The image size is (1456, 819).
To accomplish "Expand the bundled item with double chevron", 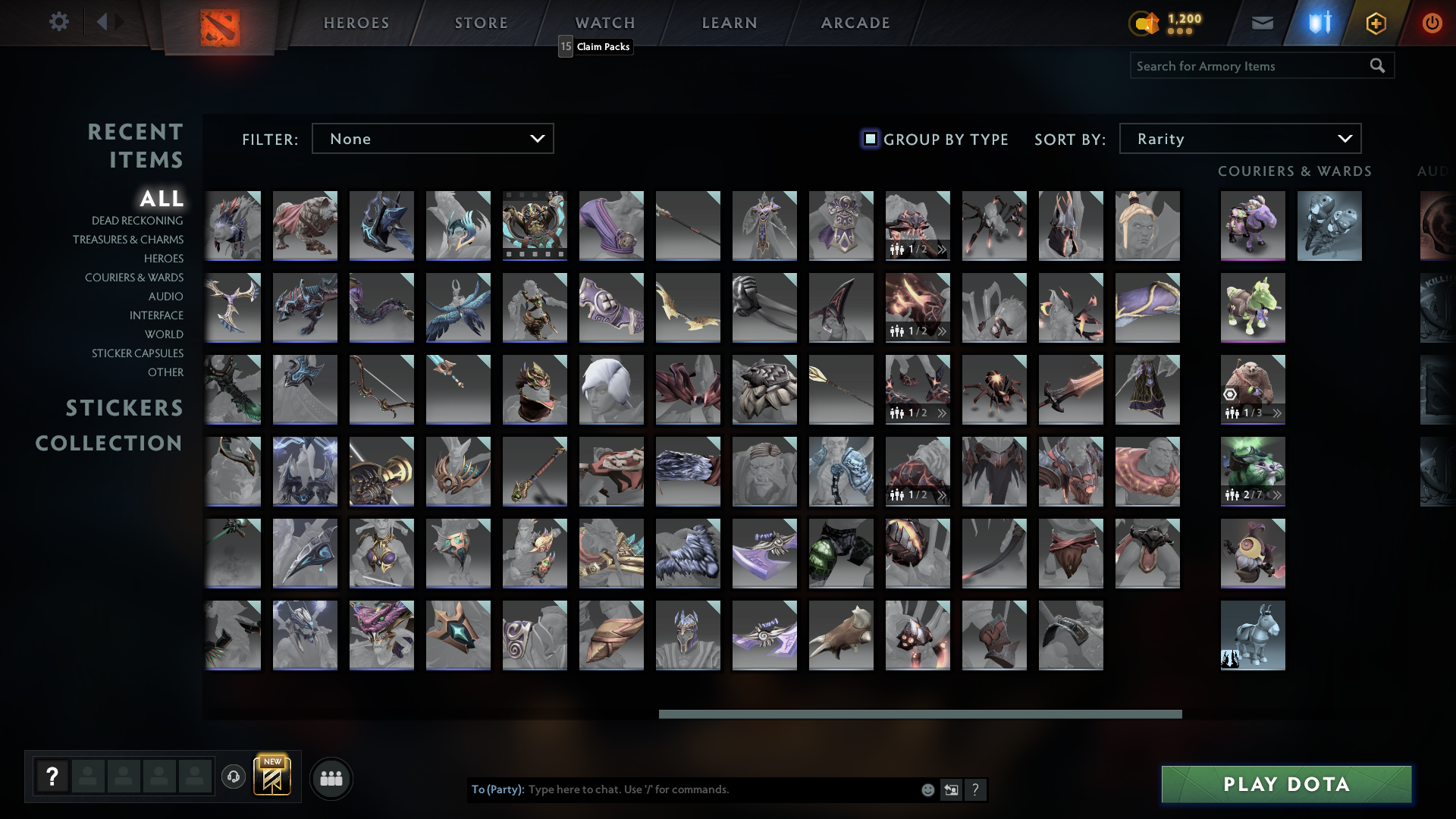I will 942,248.
